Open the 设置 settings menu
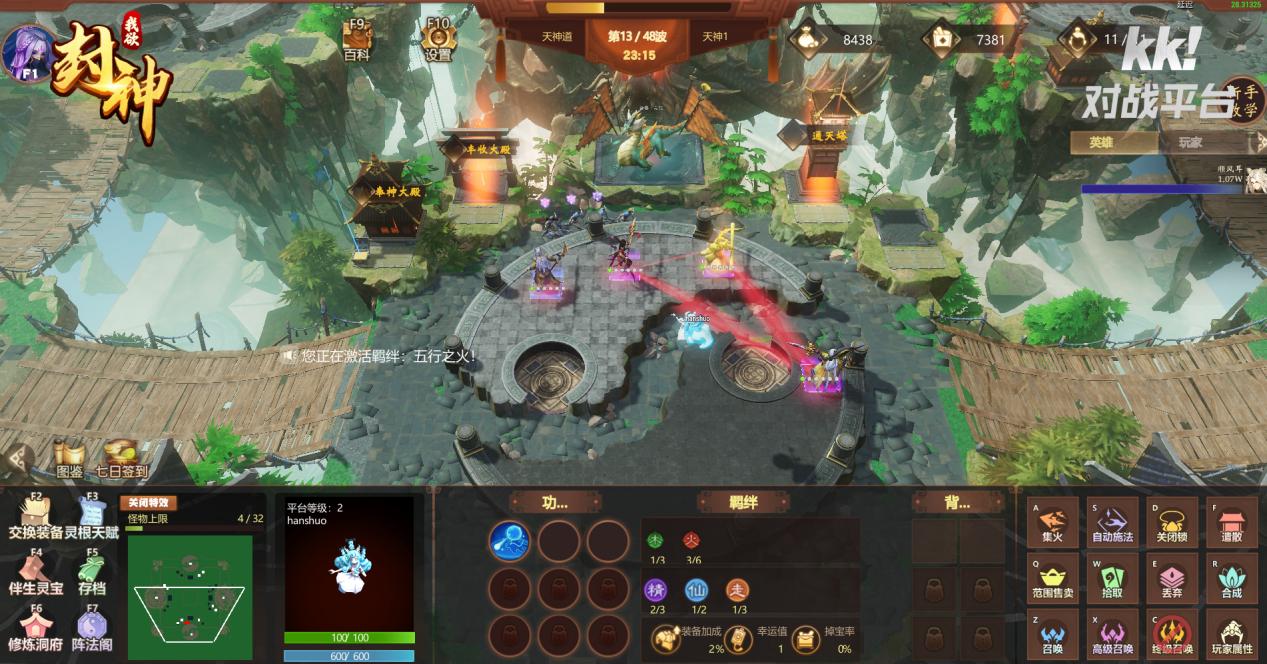Image resolution: width=1267 pixels, height=664 pixels. (x=438, y=40)
